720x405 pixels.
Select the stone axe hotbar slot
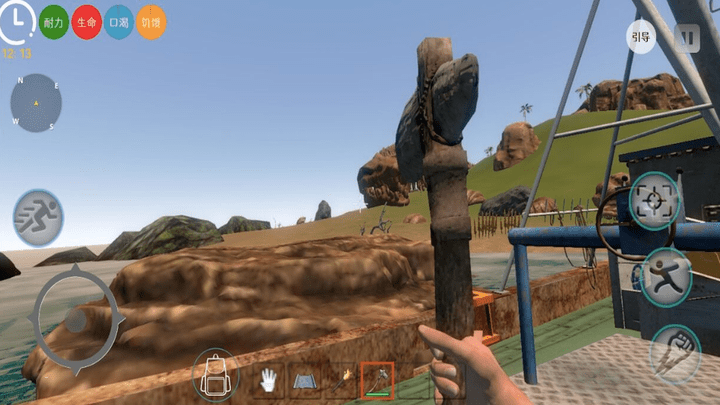pyautogui.click(x=377, y=379)
